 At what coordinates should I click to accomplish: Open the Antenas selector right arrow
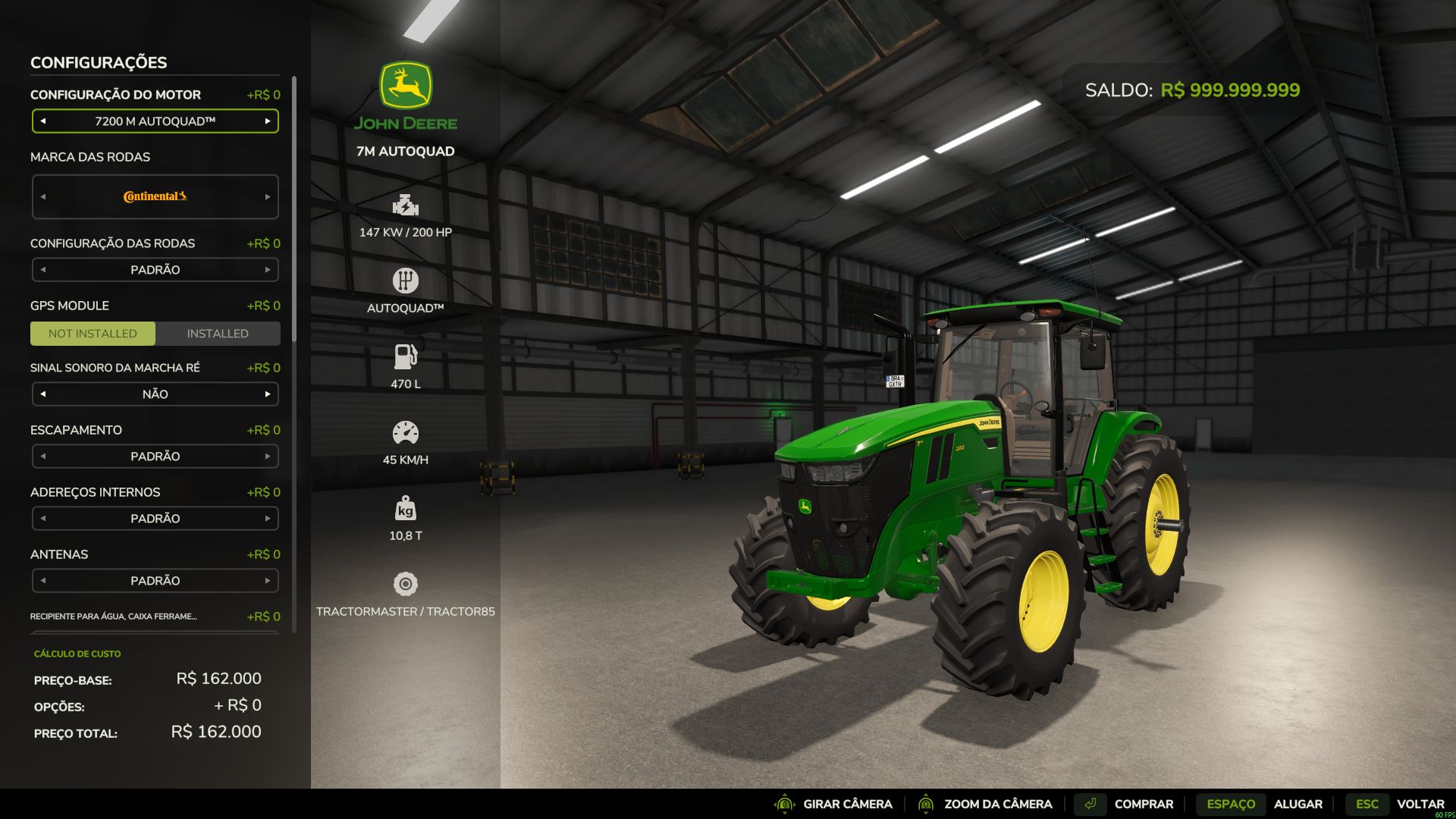click(x=268, y=580)
